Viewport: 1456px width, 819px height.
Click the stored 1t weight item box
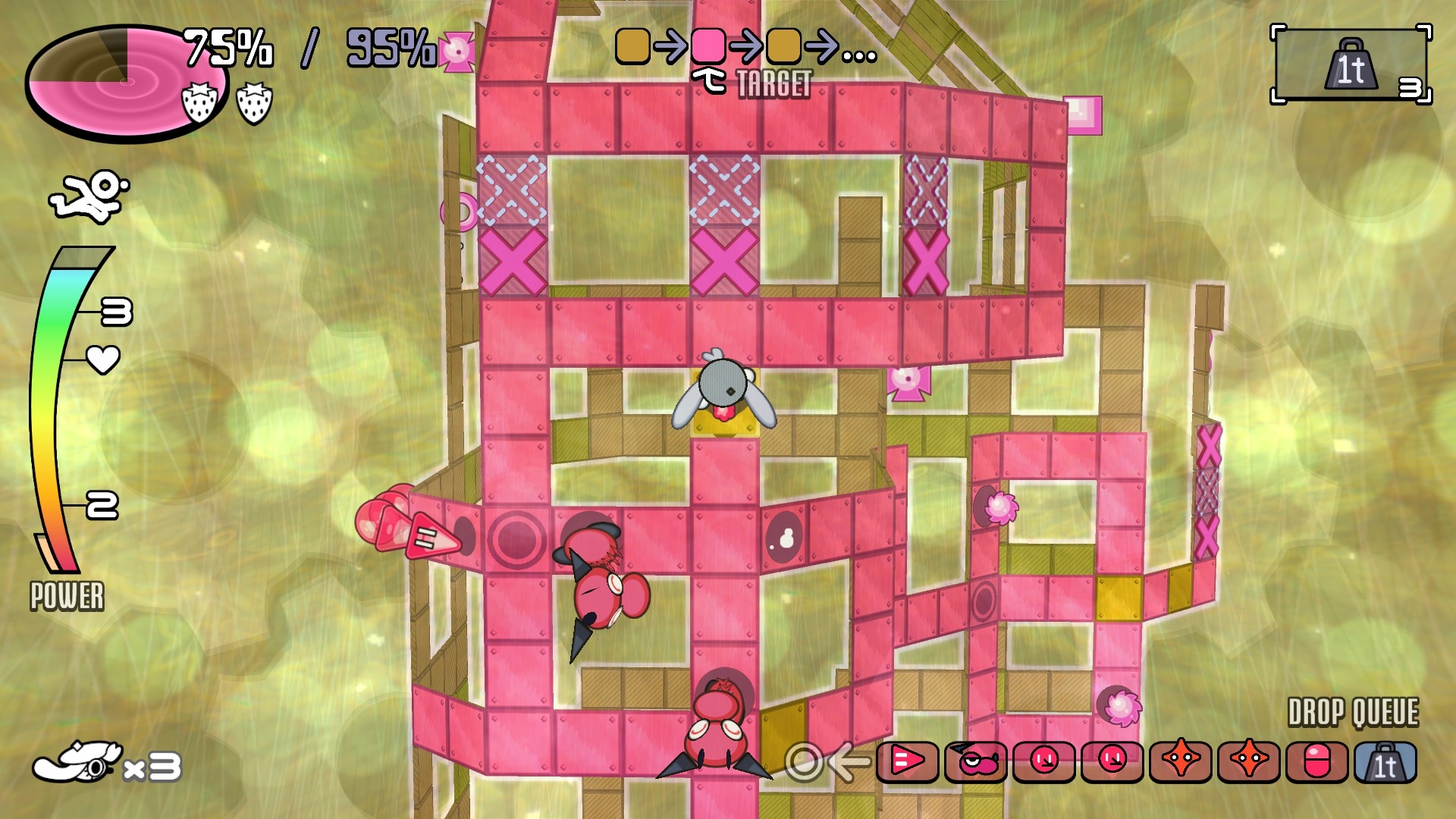point(1351,66)
